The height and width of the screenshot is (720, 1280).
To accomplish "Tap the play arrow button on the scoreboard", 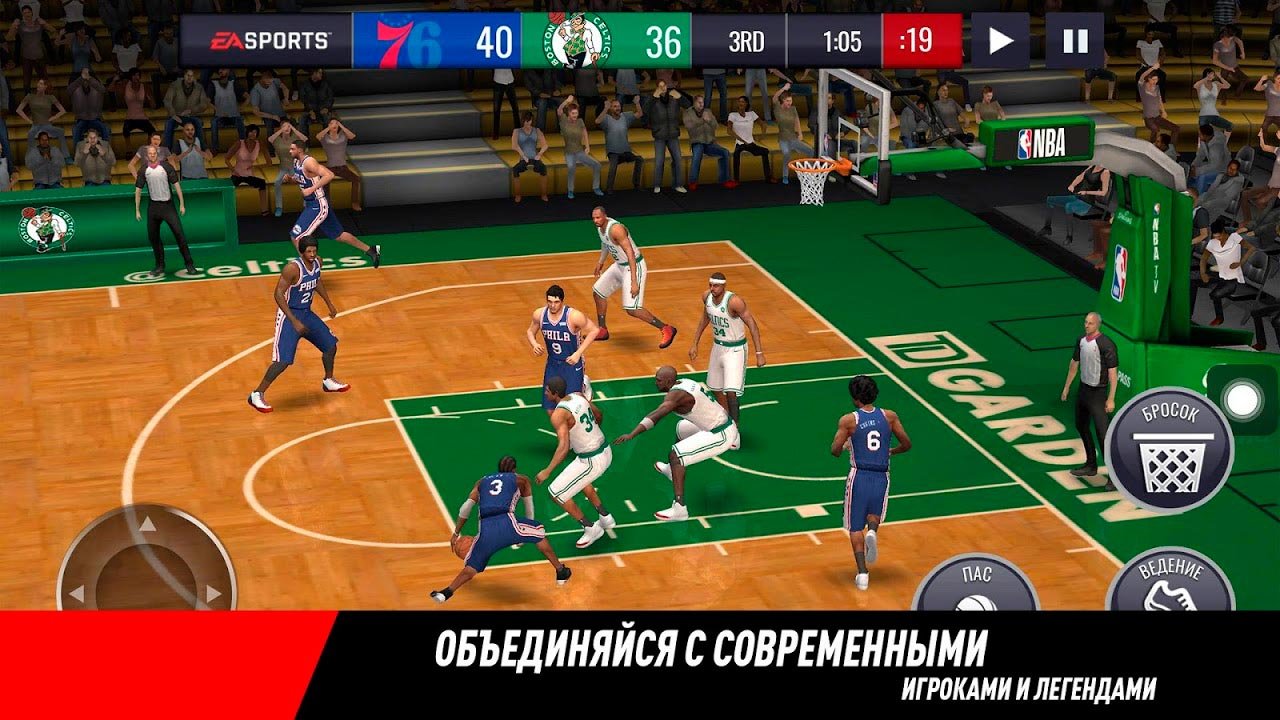I will point(1000,41).
